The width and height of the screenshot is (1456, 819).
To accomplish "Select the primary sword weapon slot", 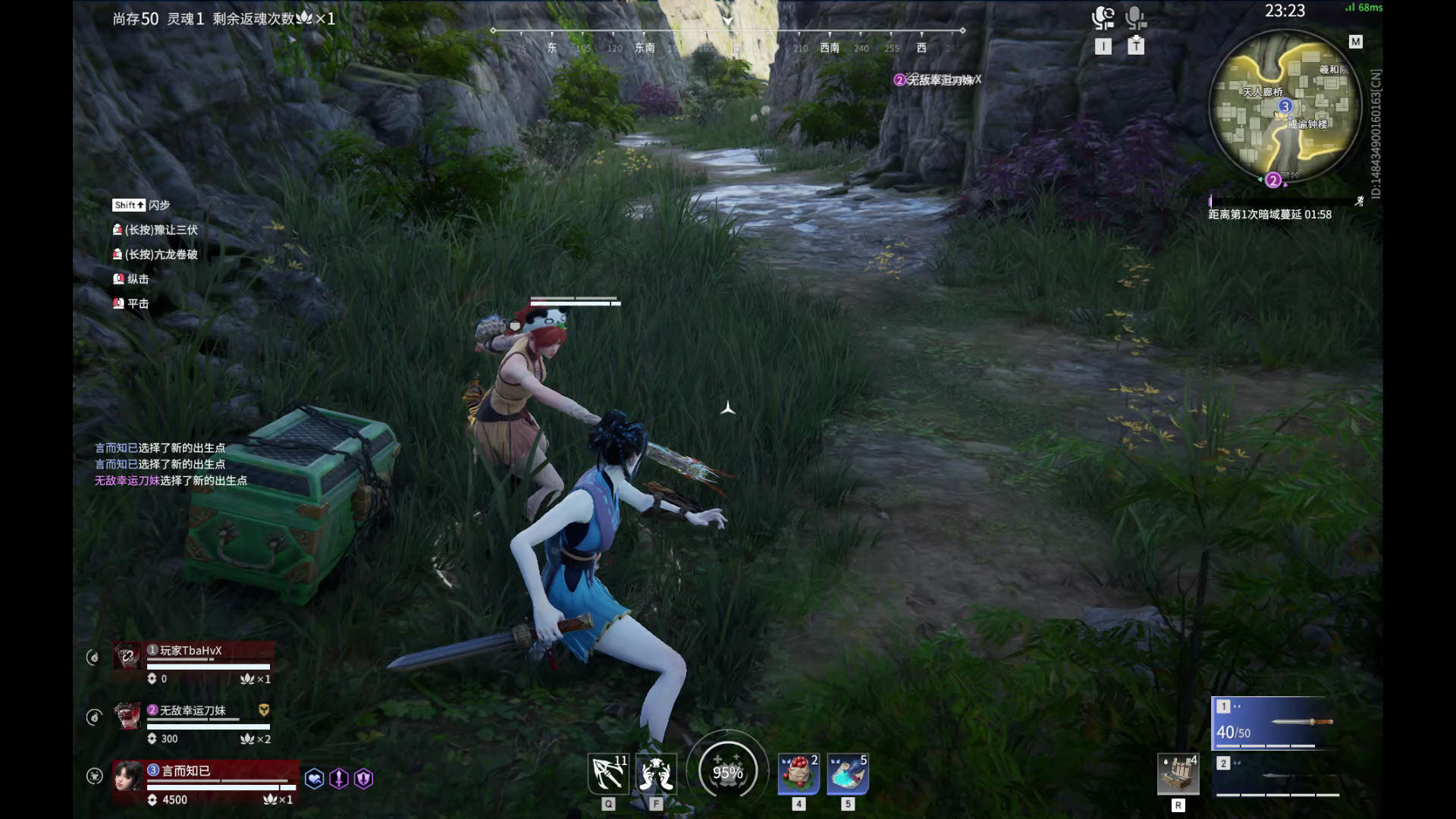I will point(1276,722).
